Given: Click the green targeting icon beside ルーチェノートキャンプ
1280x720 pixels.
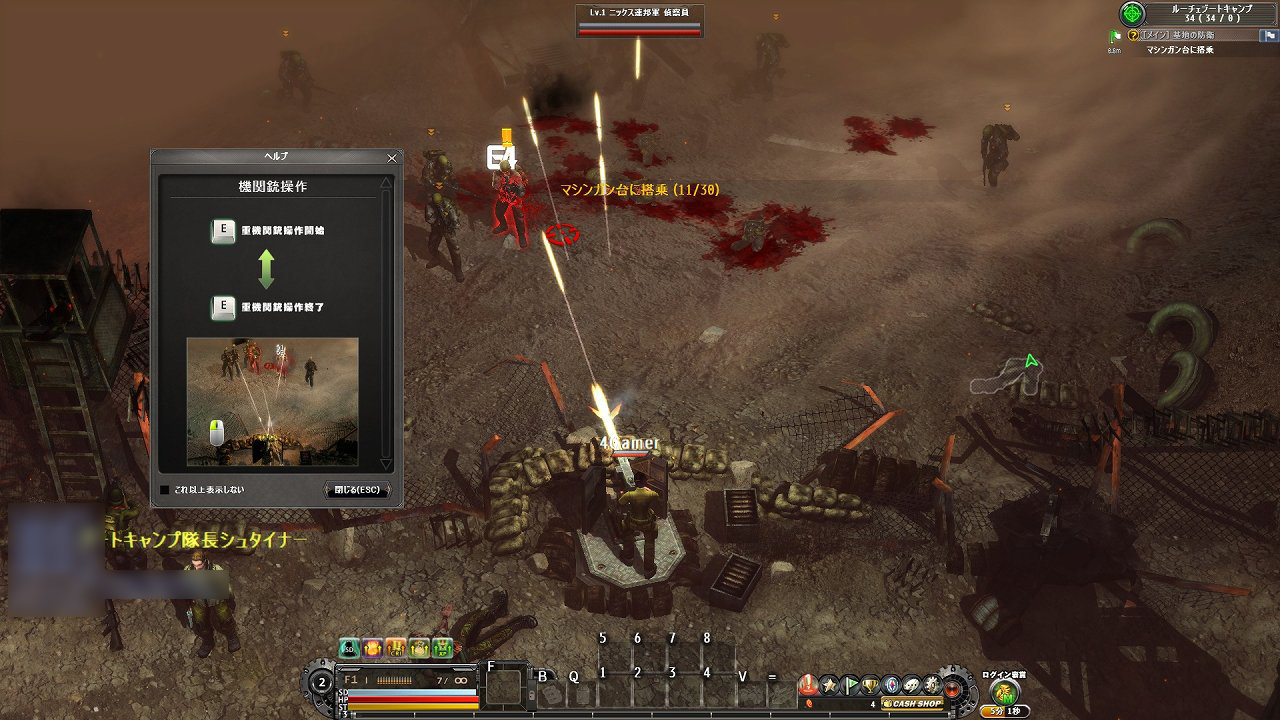Looking at the screenshot, I should [1133, 14].
